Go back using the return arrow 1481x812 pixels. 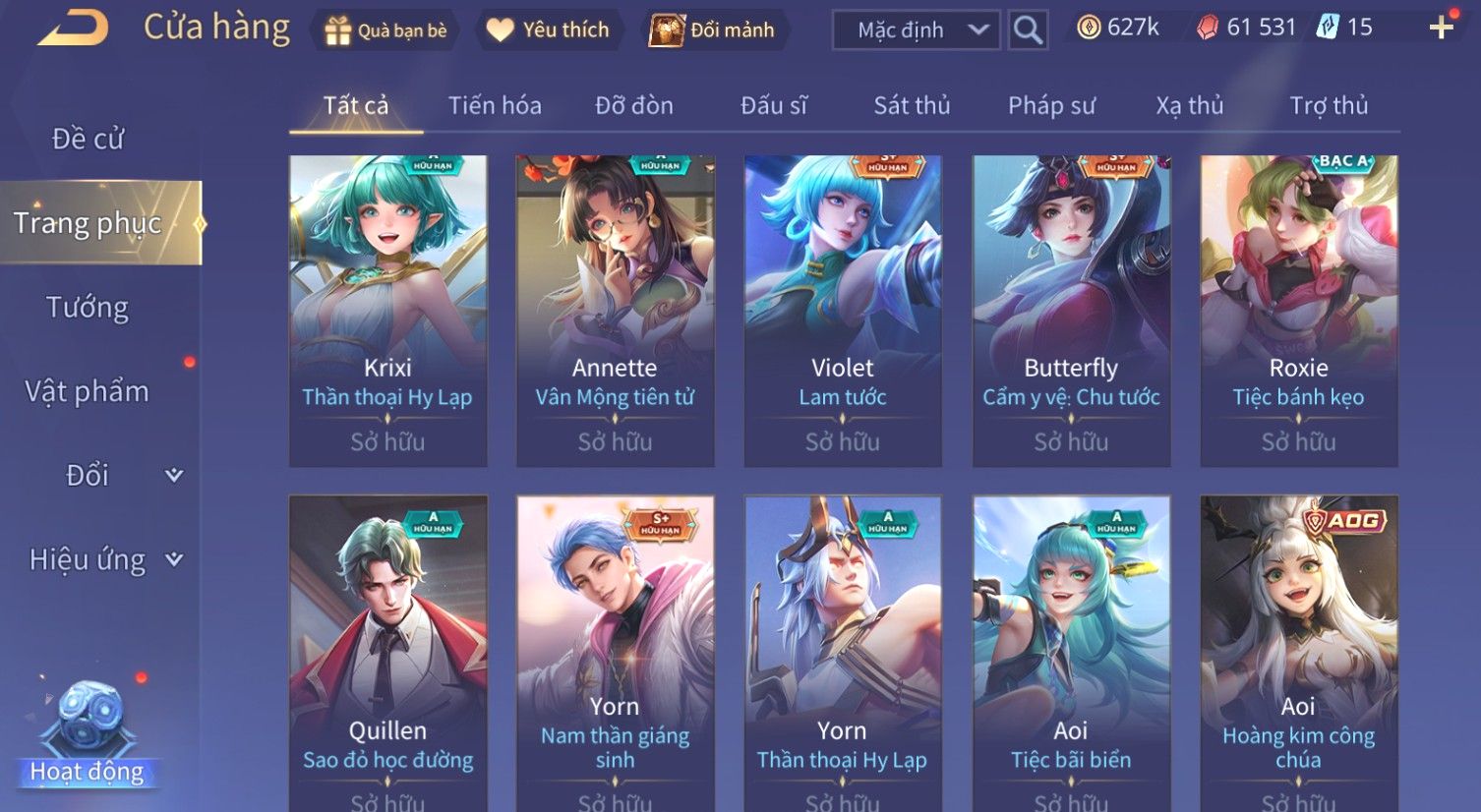(74, 29)
